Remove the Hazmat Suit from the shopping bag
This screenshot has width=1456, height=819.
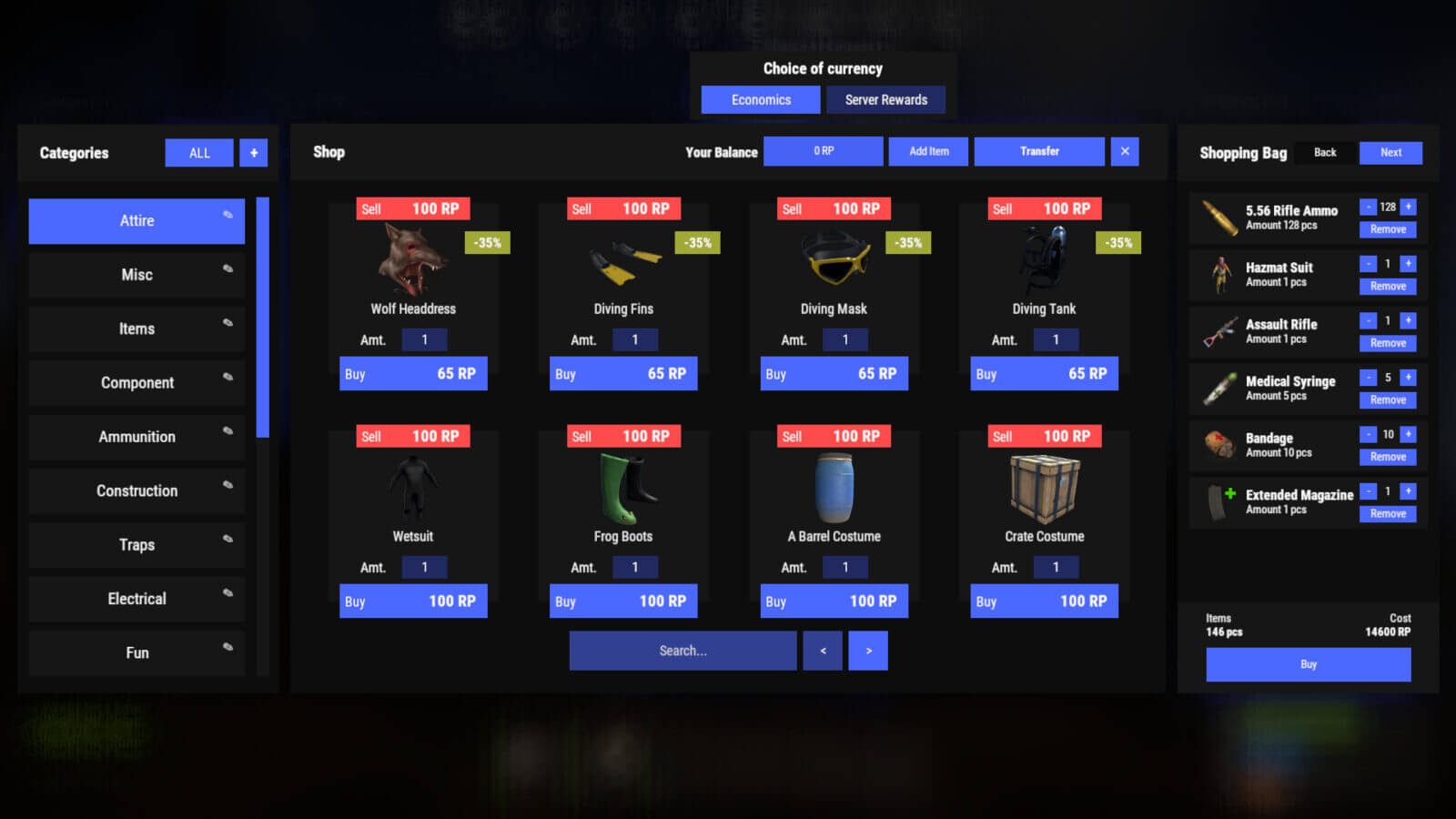click(1387, 286)
